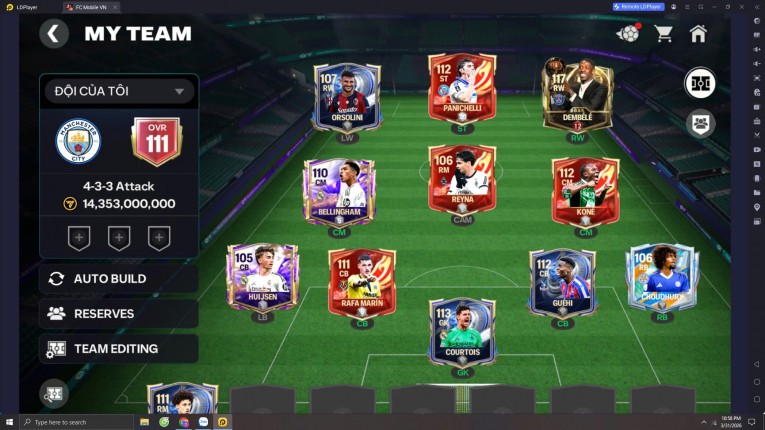
Task: Select Rafa Marín's center-back card
Action: pos(361,282)
